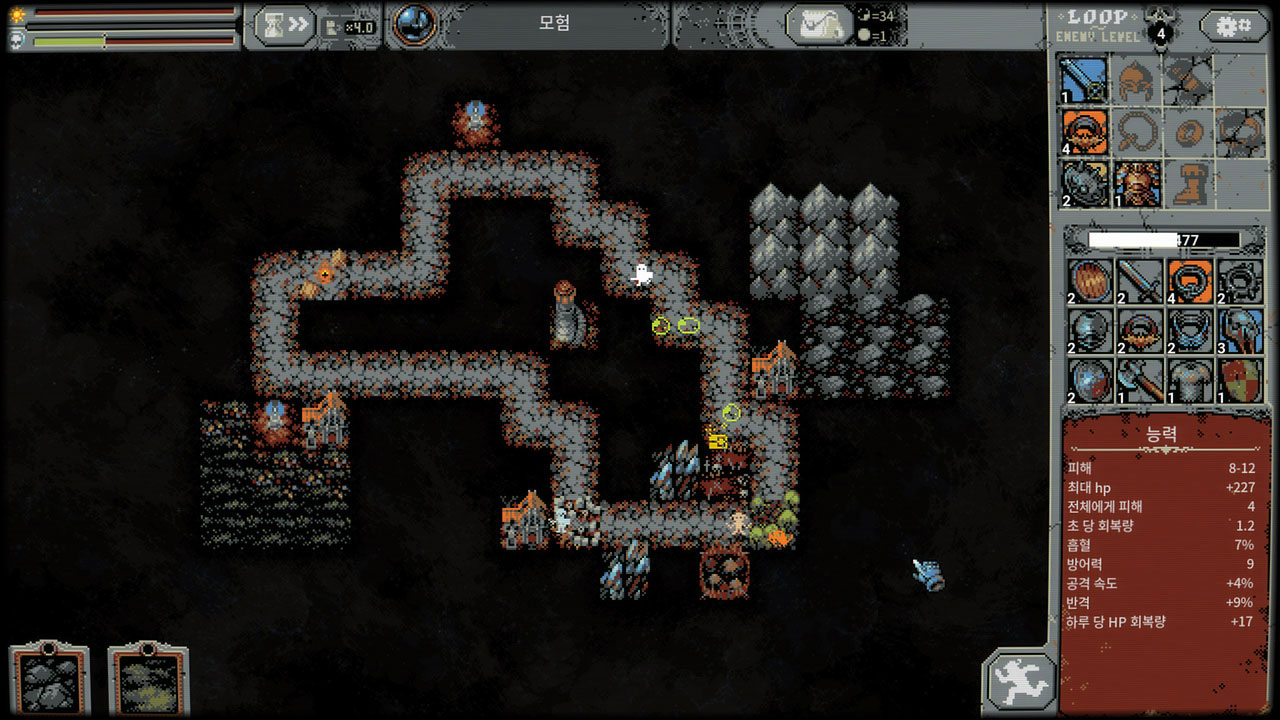Open the resource bag button

[818, 26]
